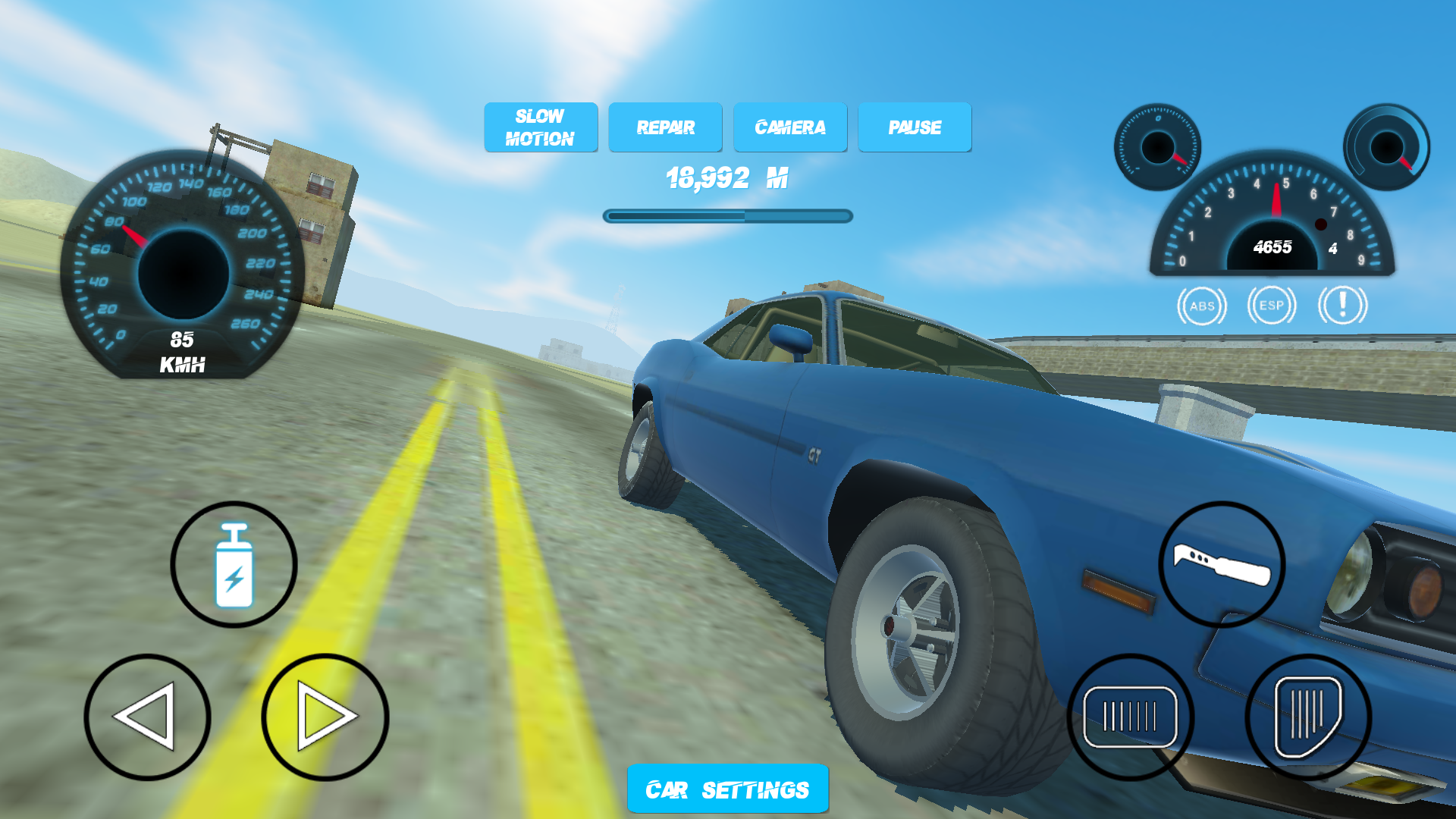Toggle Slow Motion mode
Image resolution: width=1456 pixels, height=819 pixels.
(541, 127)
